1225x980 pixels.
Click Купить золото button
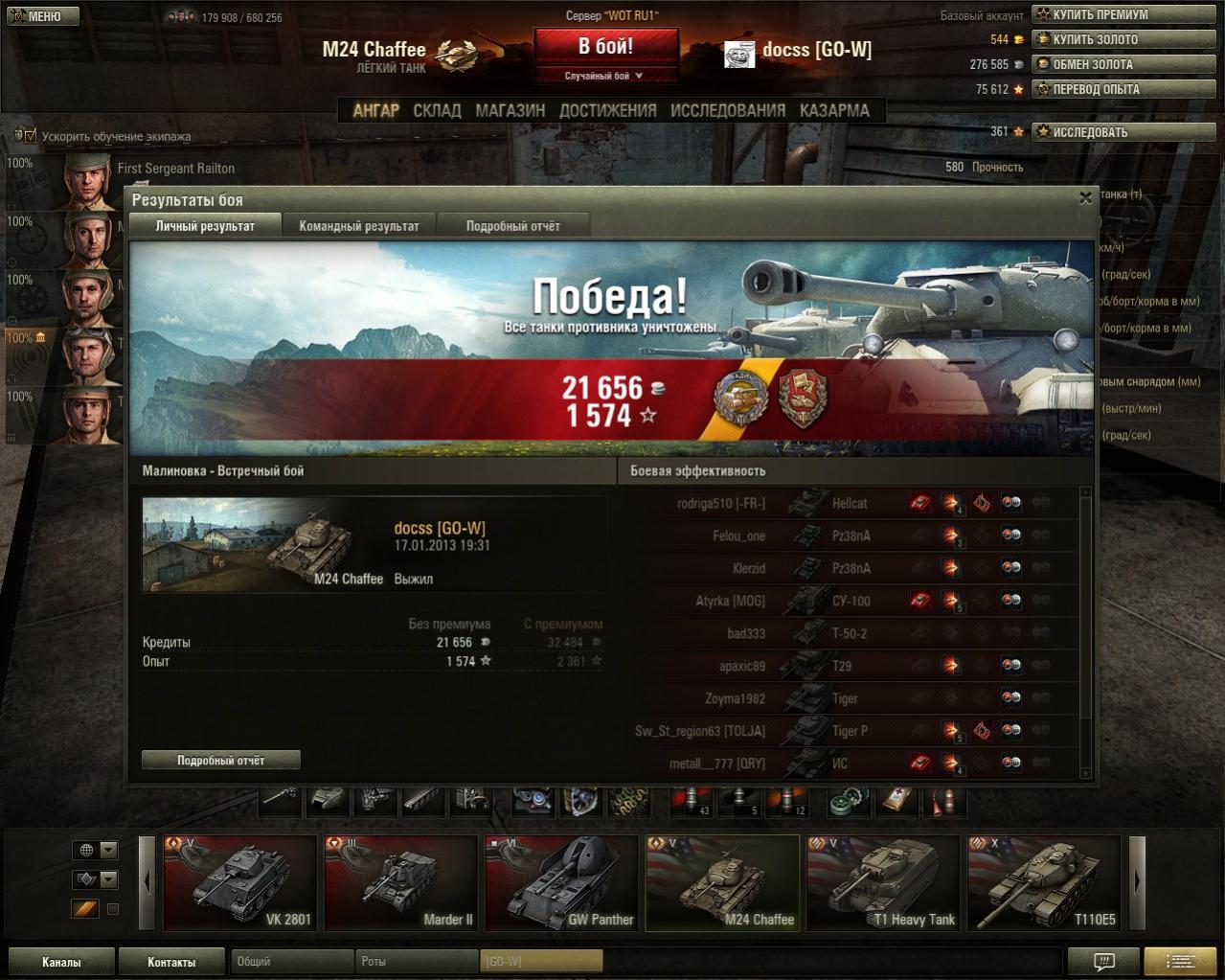point(1125,39)
